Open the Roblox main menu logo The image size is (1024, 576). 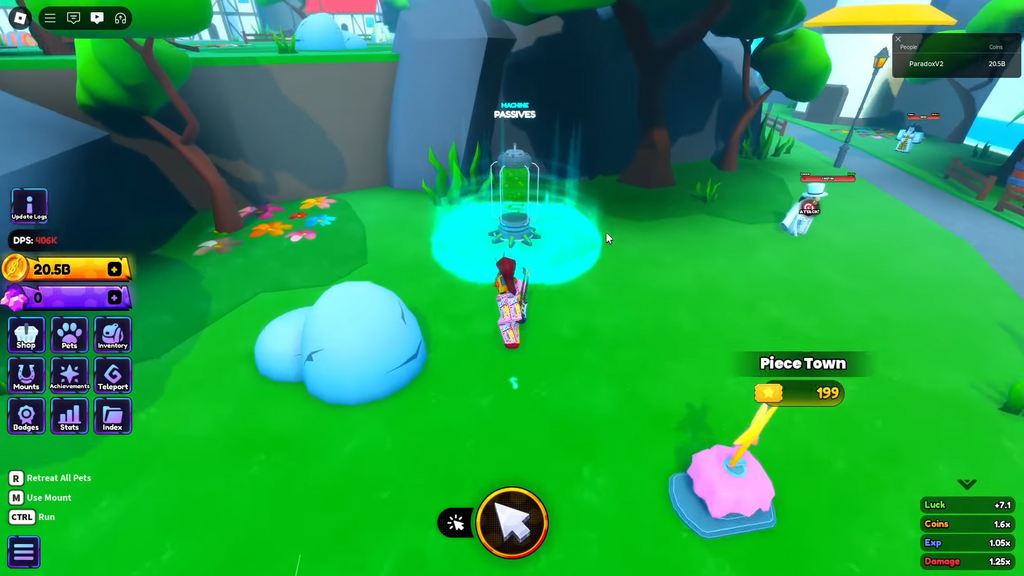point(20,18)
